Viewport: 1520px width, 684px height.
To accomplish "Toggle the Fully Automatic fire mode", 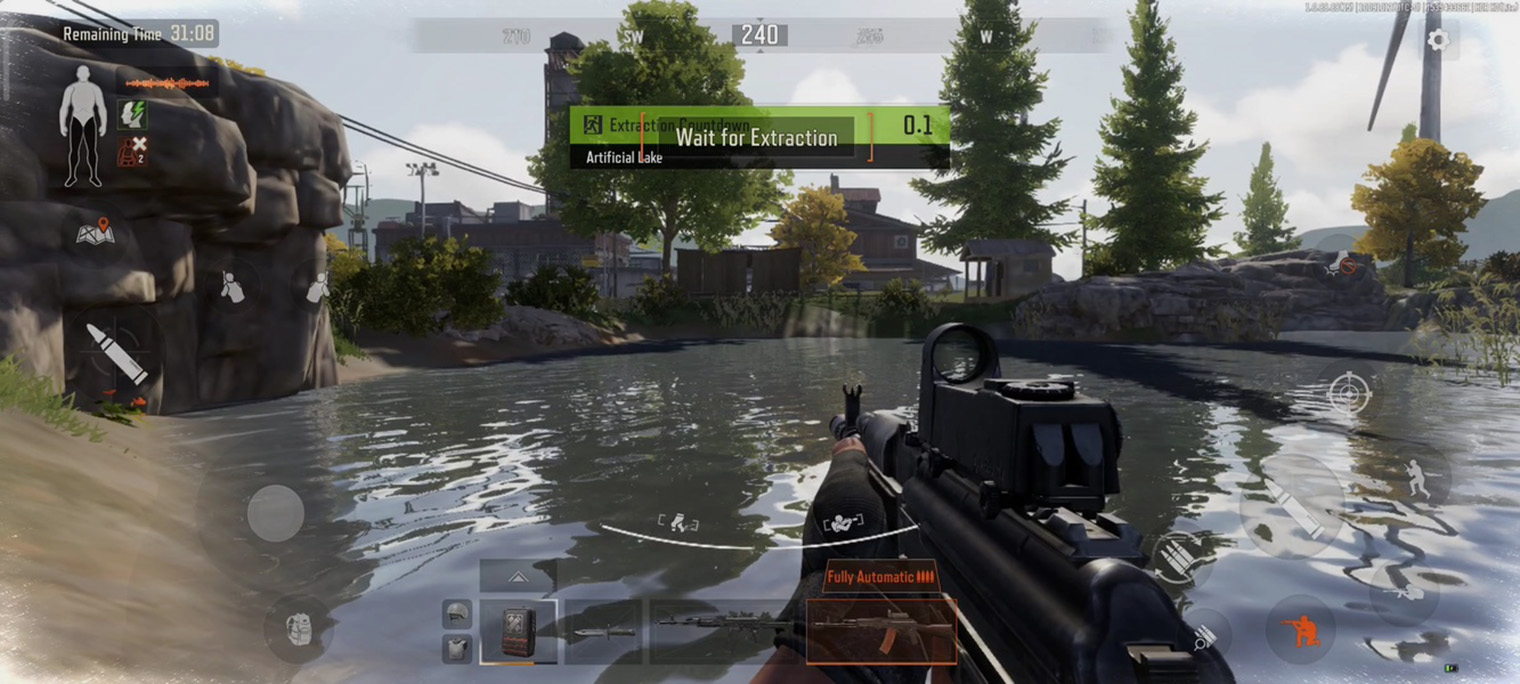I will [x=880, y=577].
